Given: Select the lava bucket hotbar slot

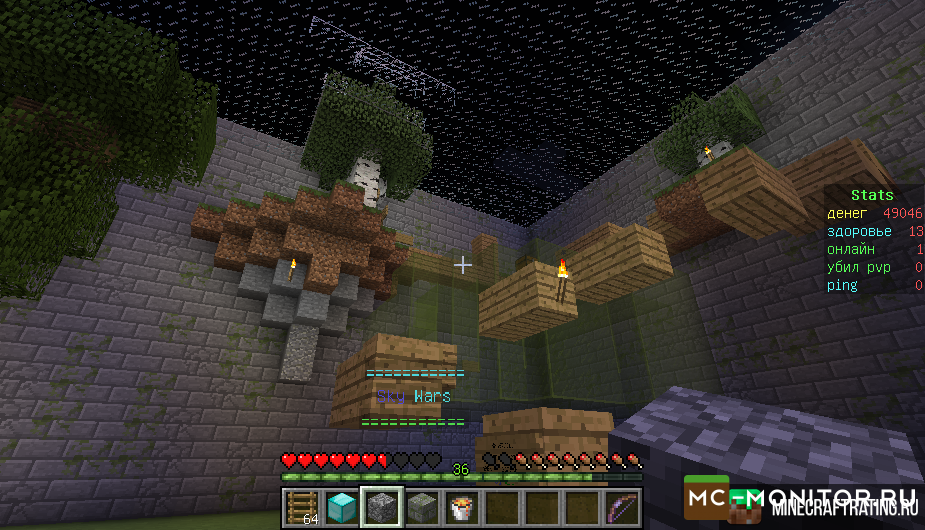Looking at the screenshot, I should point(462,507).
